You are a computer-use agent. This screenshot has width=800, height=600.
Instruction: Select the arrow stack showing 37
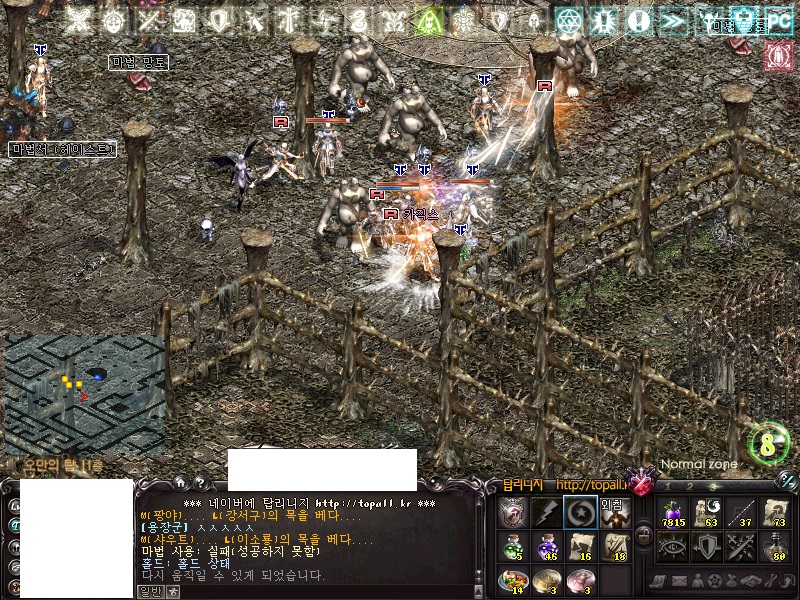click(x=740, y=512)
